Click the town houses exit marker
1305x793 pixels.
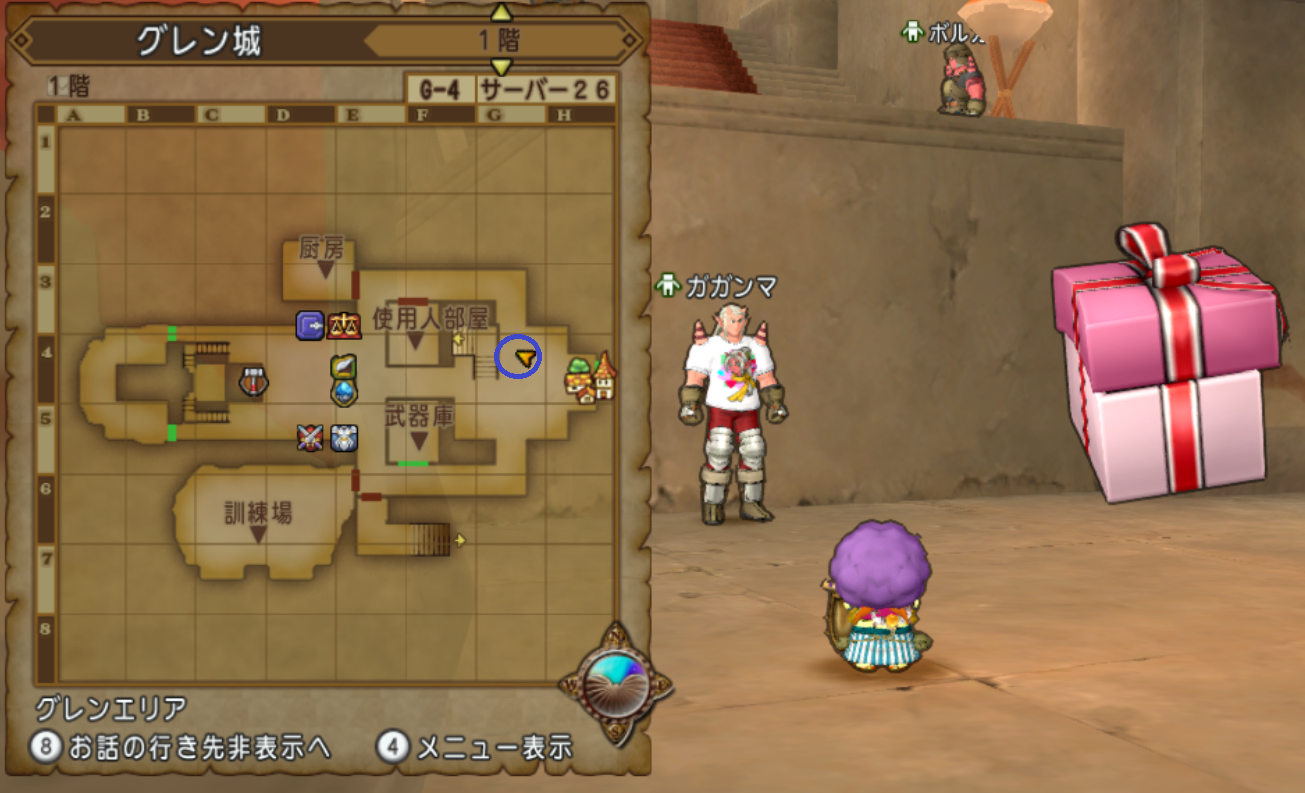(591, 379)
